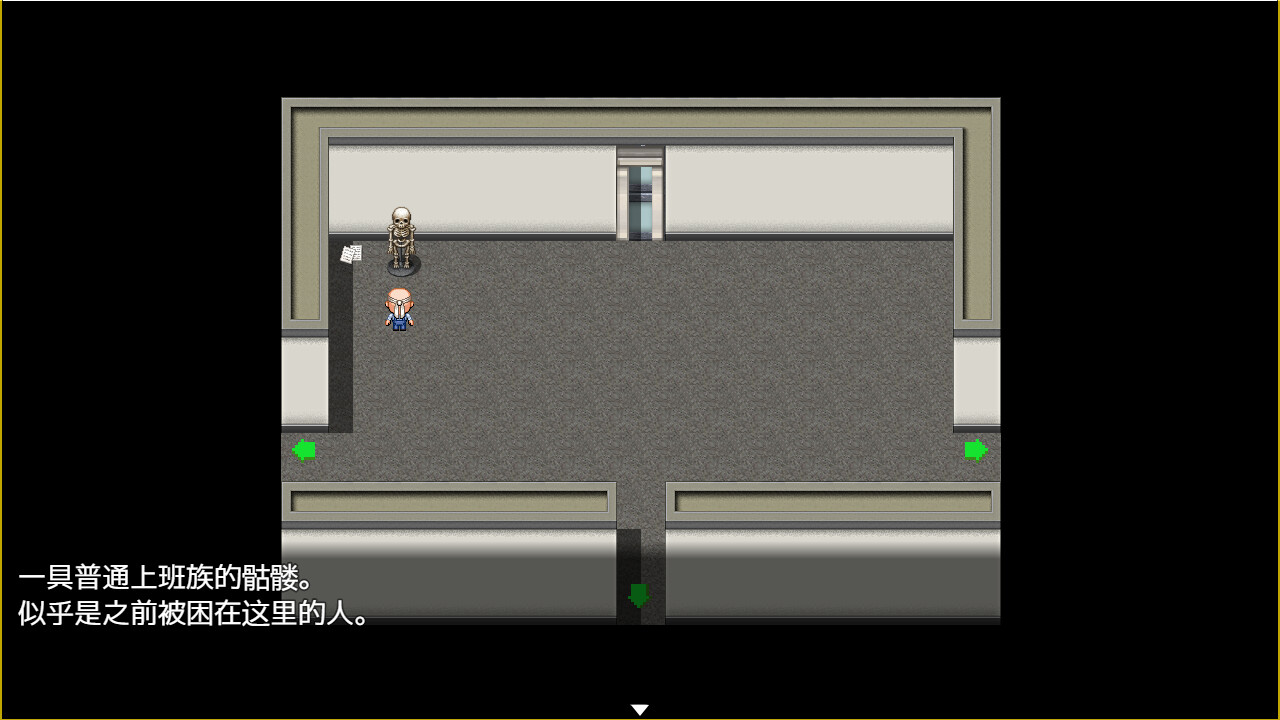Click the player character in overalls
The image size is (1280, 720).
pyautogui.click(x=398, y=310)
